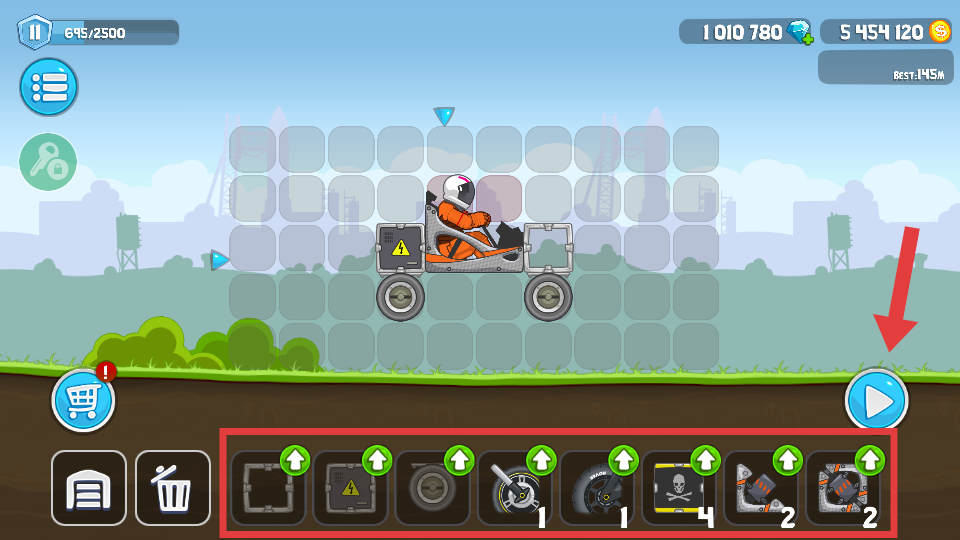Upgrade the metal frame via green arrow
The height and width of the screenshot is (540, 960).
tap(295, 460)
